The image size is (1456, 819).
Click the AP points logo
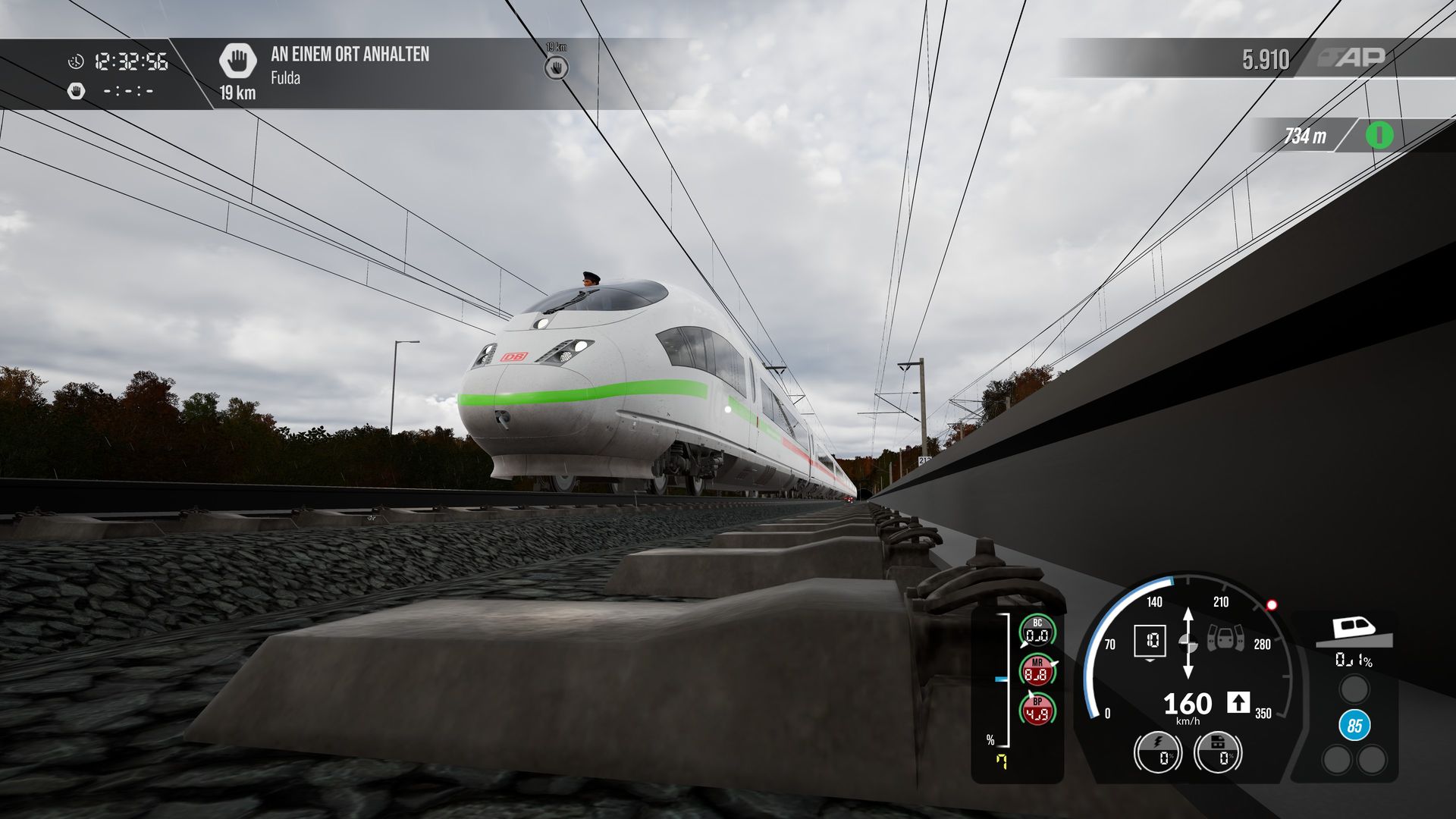(x=1354, y=57)
